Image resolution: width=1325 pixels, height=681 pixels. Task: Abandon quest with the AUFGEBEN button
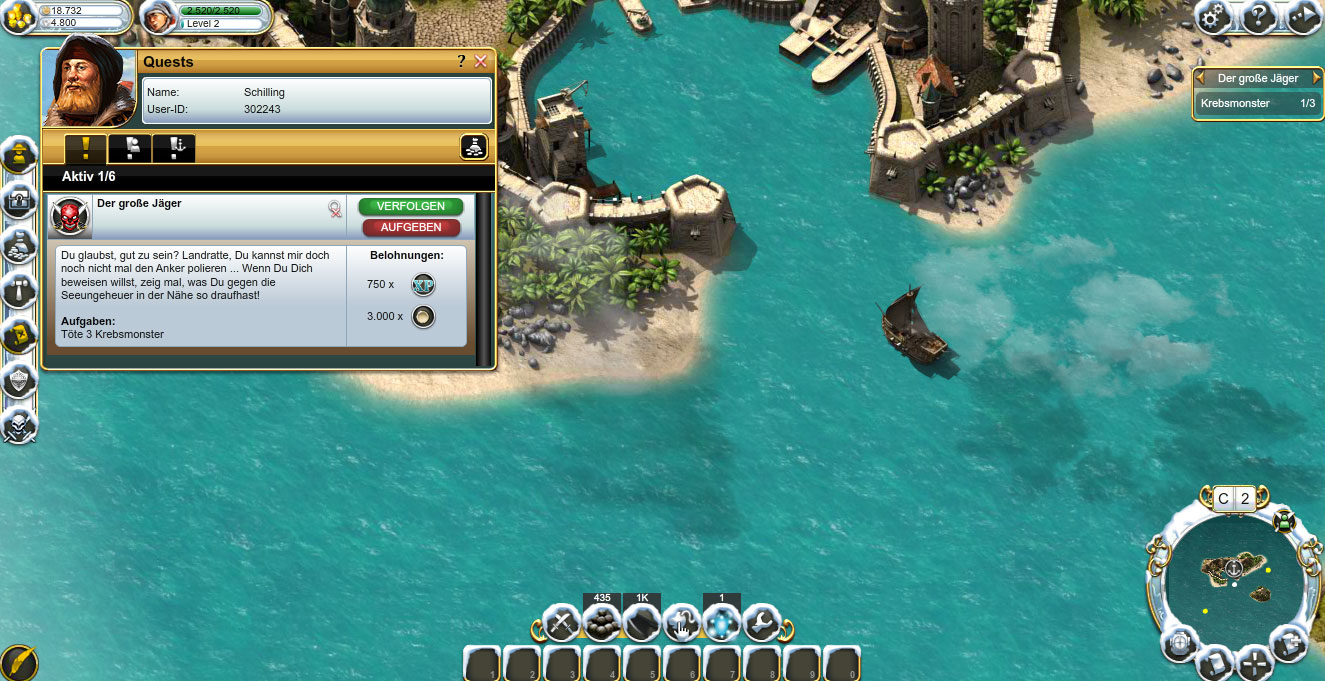(x=411, y=227)
